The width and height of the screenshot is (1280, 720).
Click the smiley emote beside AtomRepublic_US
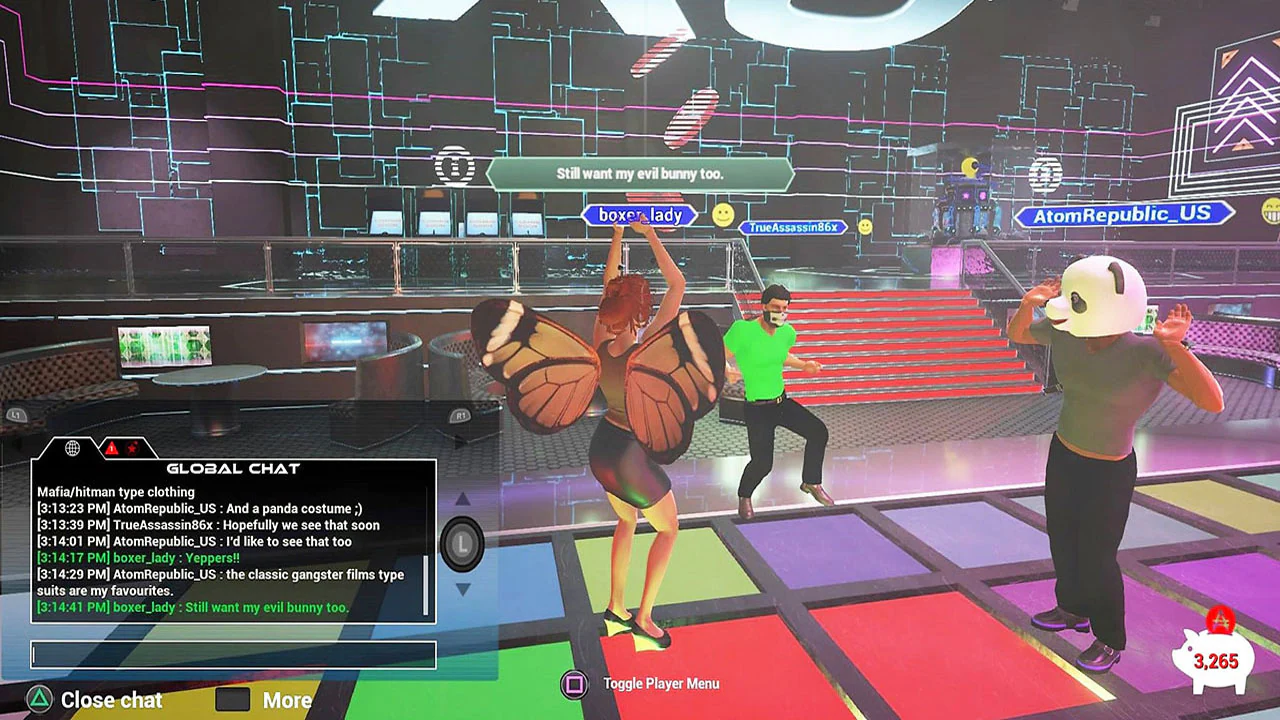click(x=1270, y=213)
